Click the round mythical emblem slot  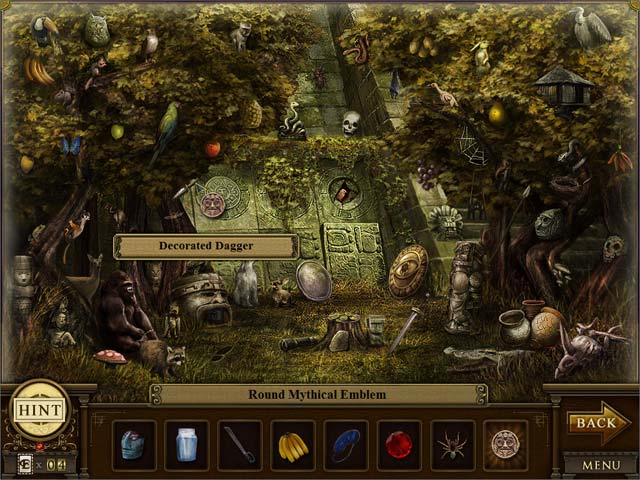click(505, 445)
